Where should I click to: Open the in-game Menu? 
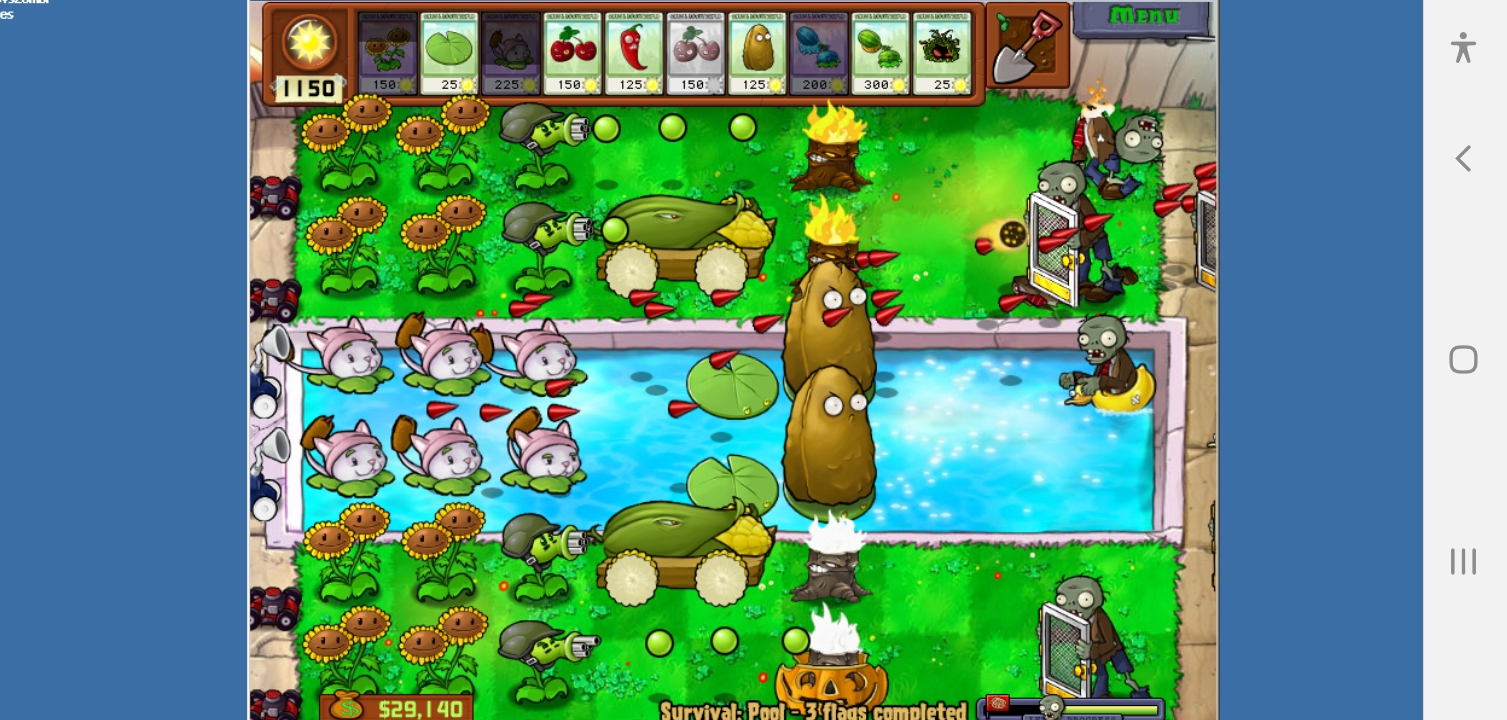pyautogui.click(x=1143, y=16)
